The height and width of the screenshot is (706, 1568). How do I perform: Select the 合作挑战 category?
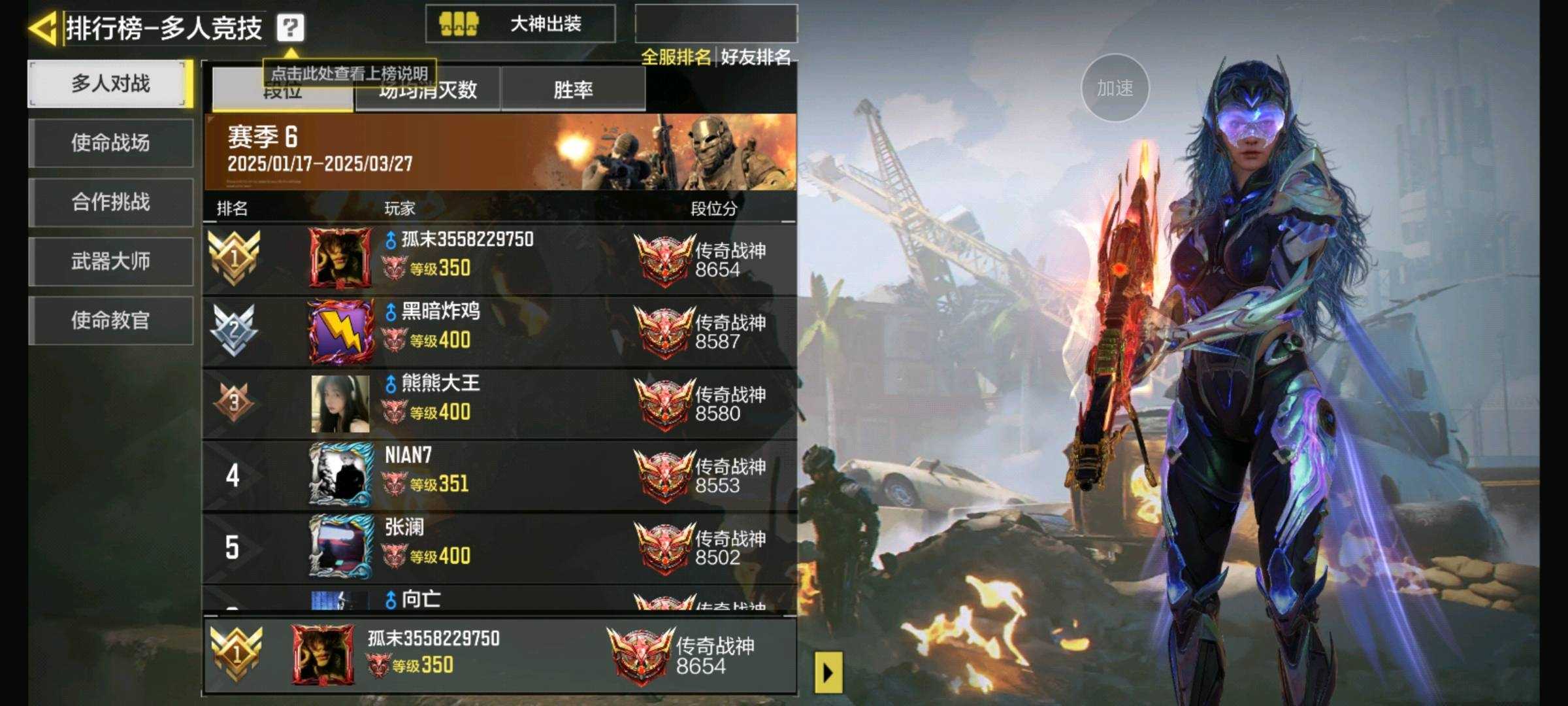pyautogui.click(x=110, y=202)
